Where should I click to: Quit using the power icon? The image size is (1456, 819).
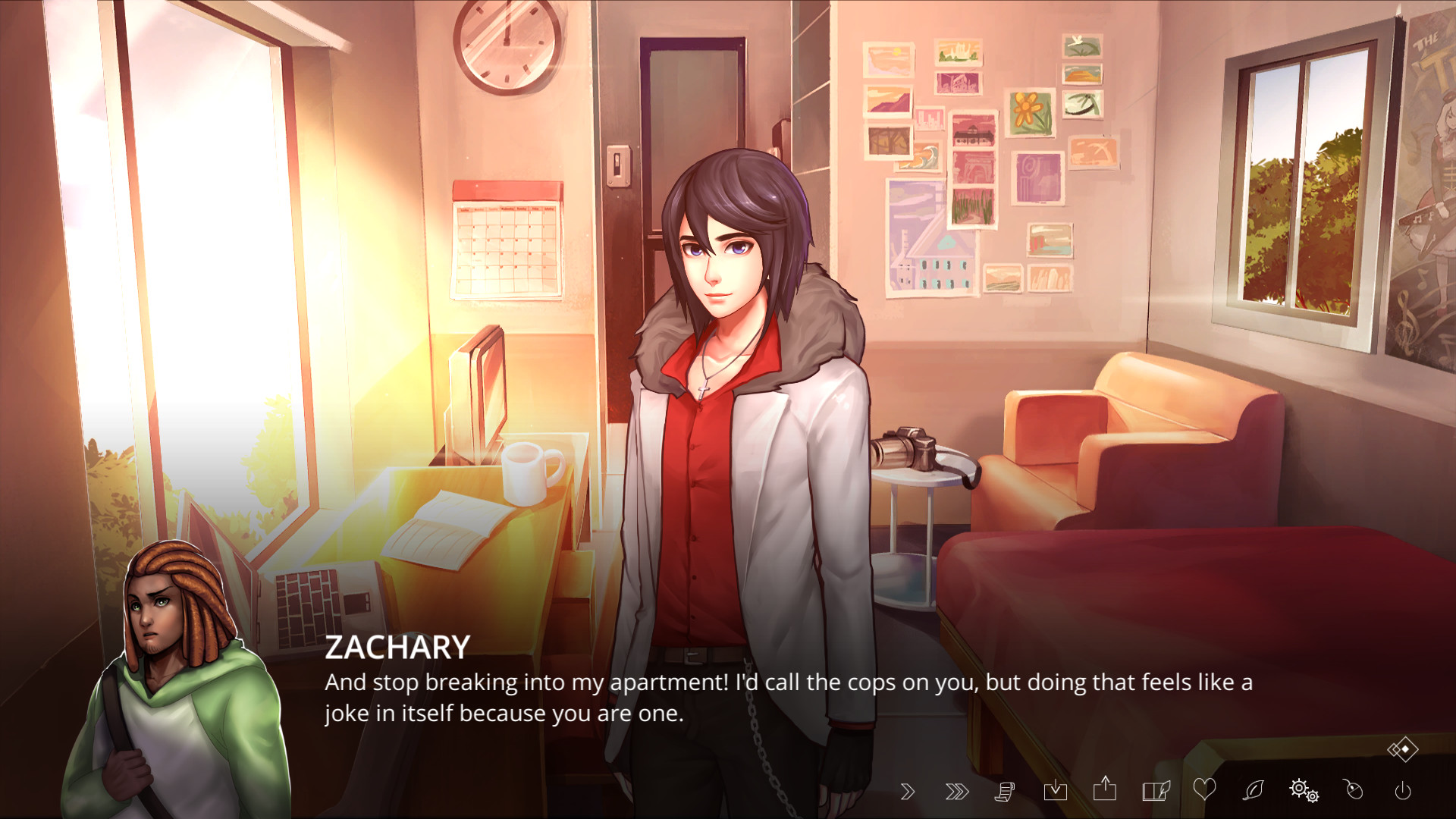(1403, 791)
